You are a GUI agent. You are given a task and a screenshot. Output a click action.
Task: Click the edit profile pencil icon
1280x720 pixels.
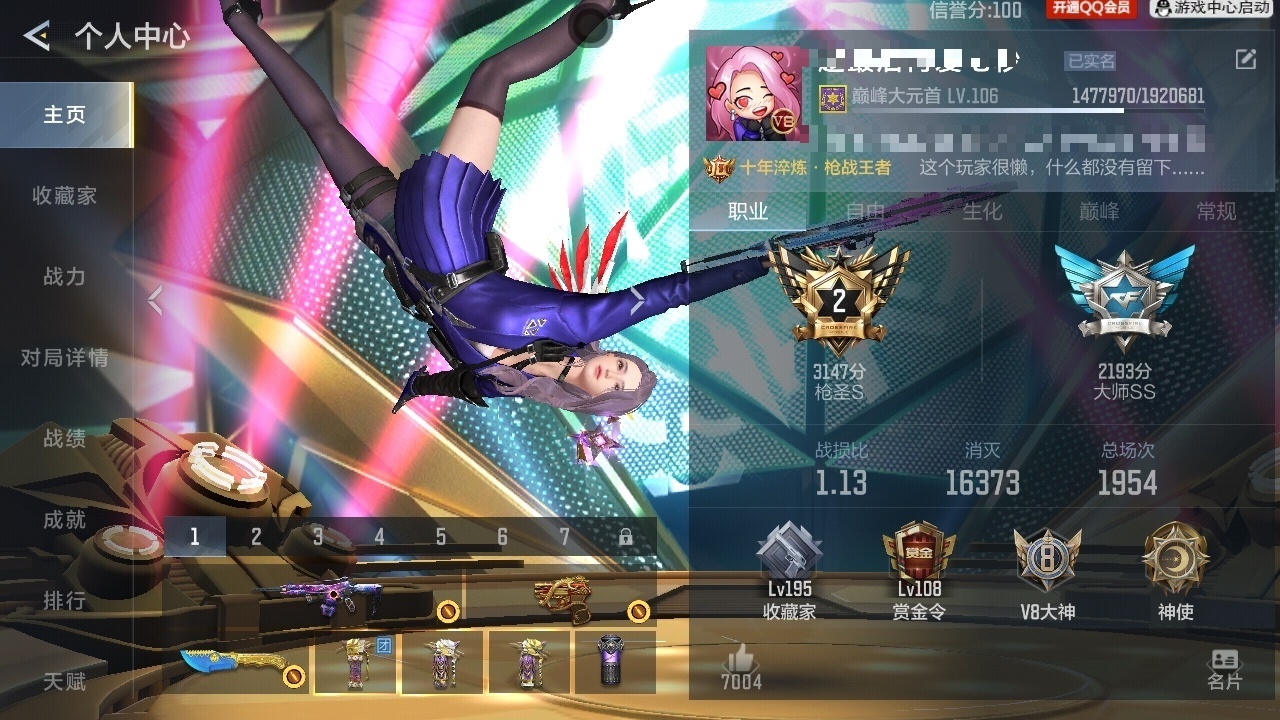[x=1245, y=60]
